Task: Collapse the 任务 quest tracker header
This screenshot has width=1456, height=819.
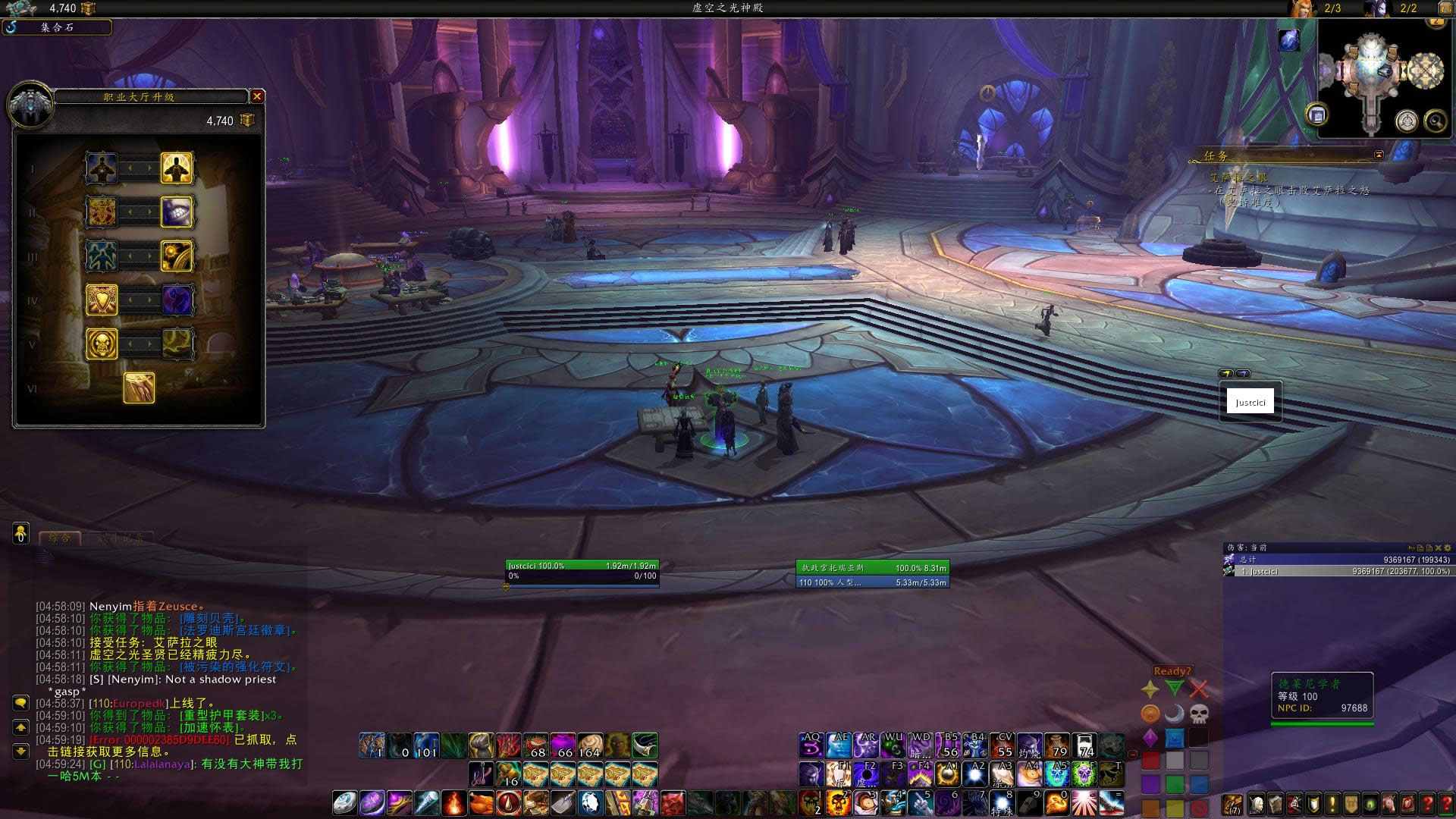Action: pos(1379,155)
